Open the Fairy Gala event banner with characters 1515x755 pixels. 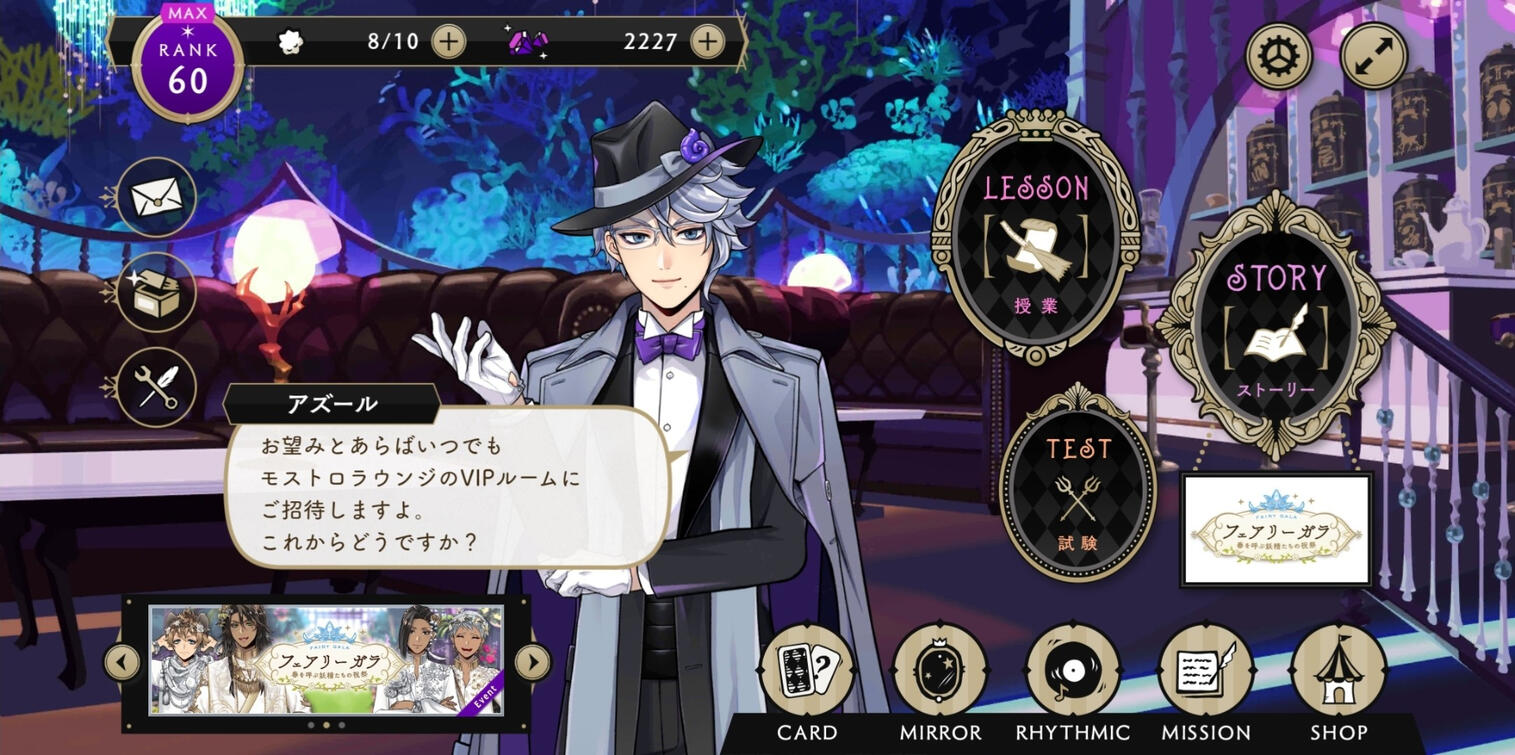pos(326,660)
